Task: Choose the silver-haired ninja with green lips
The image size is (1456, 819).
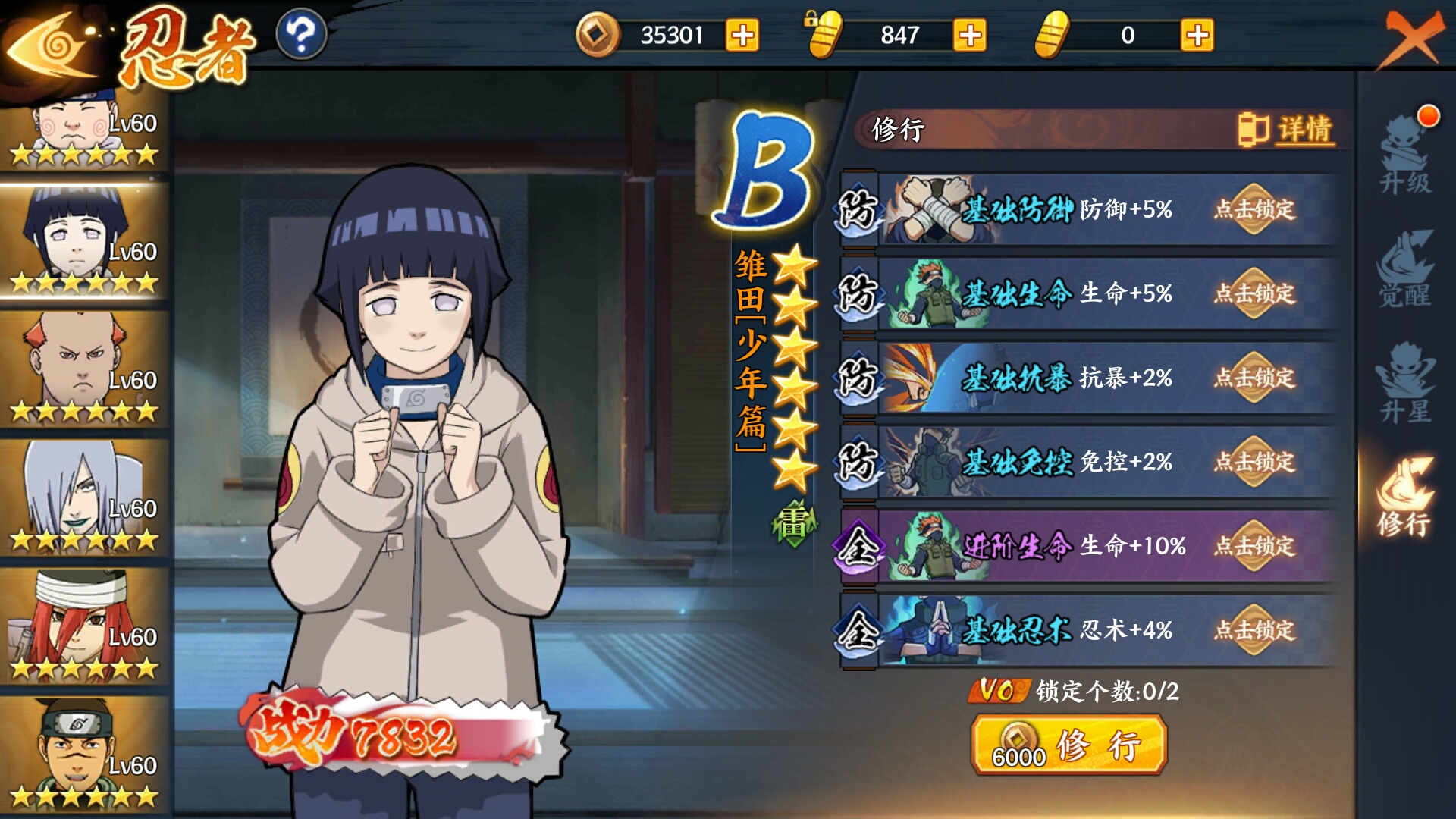Action: tap(83, 497)
